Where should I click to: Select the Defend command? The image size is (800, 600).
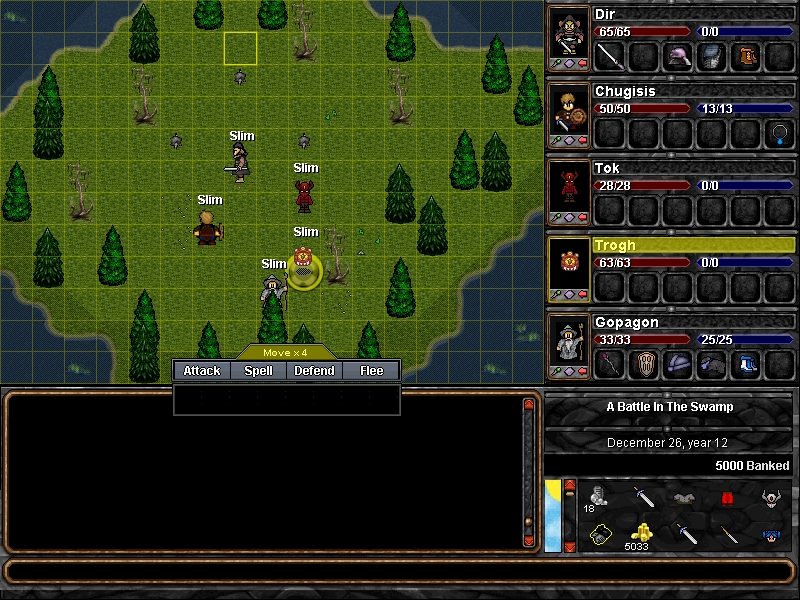(314, 371)
